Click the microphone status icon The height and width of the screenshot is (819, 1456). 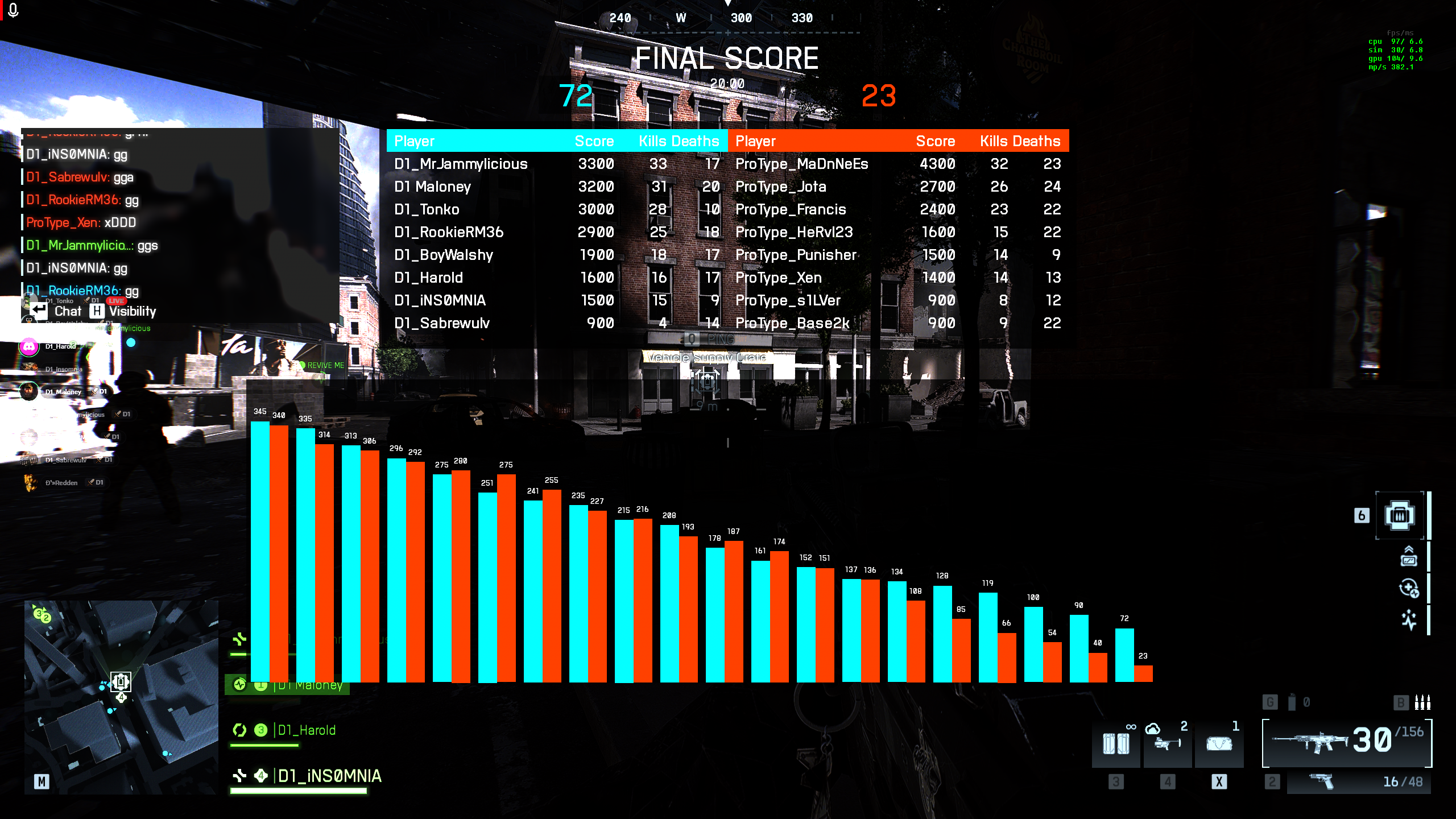[x=13, y=10]
